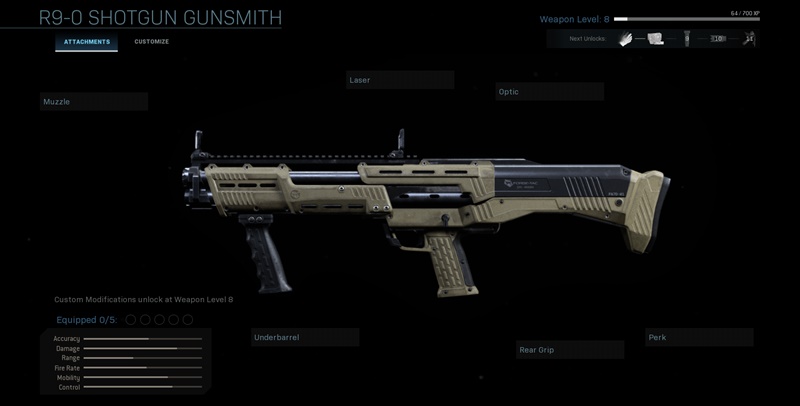Open the Optic attachment slot
Image resolution: width=800 pixels, height=406 pixels.
pos(549,92)
